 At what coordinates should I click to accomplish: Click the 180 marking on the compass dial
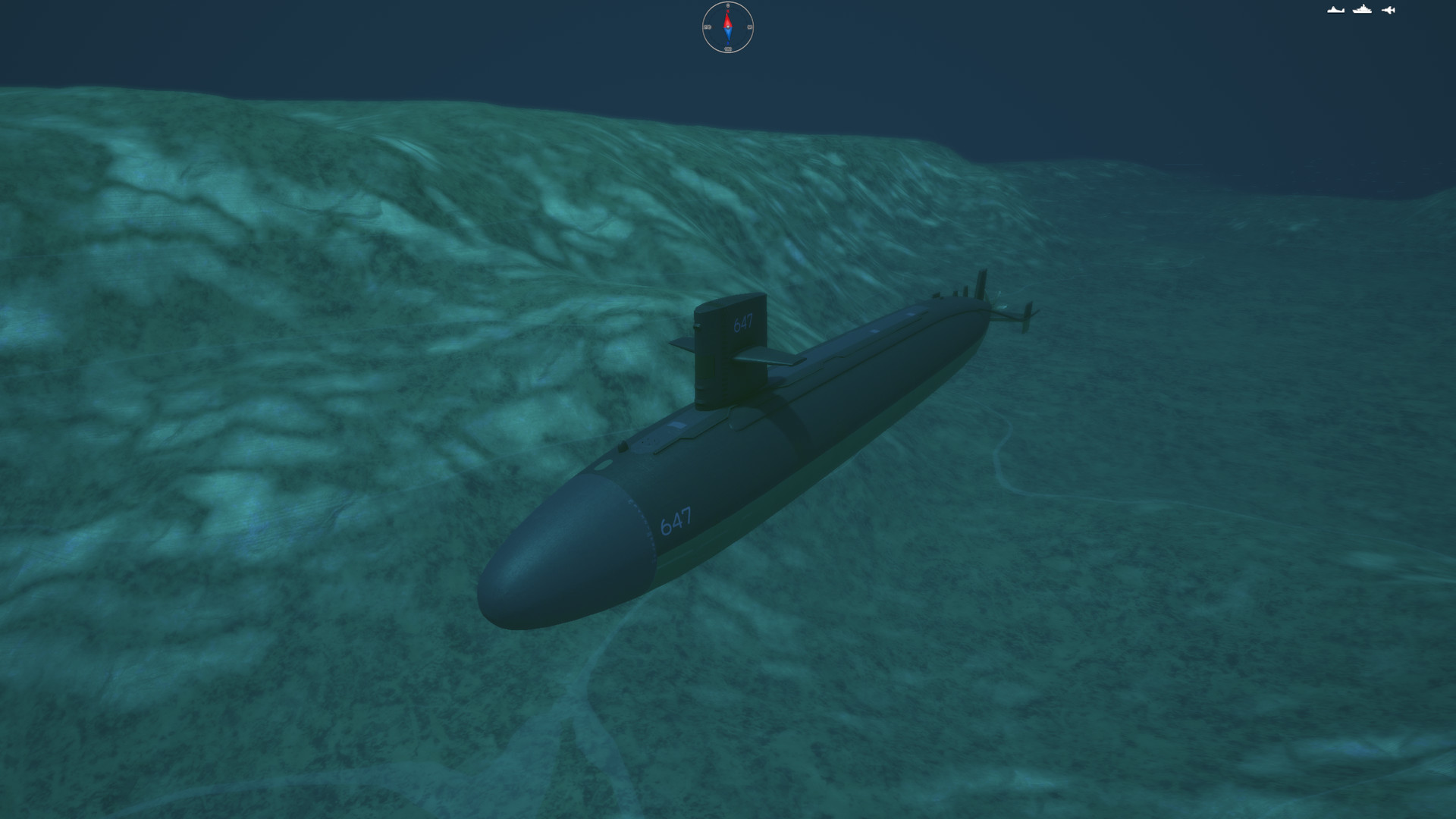pos(729,49)
